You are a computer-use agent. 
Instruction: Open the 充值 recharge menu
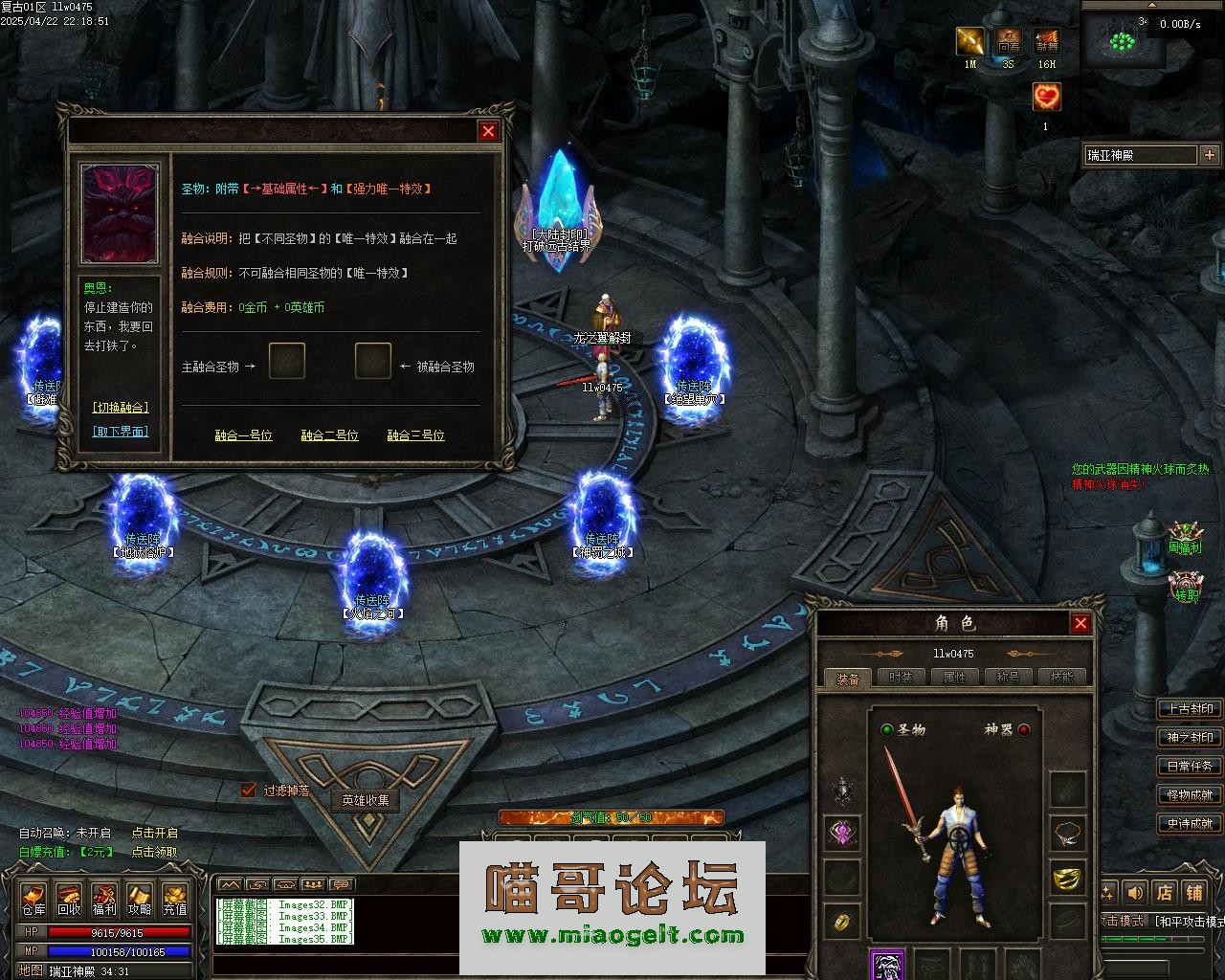pyautogui.click(x=175, y=900)
